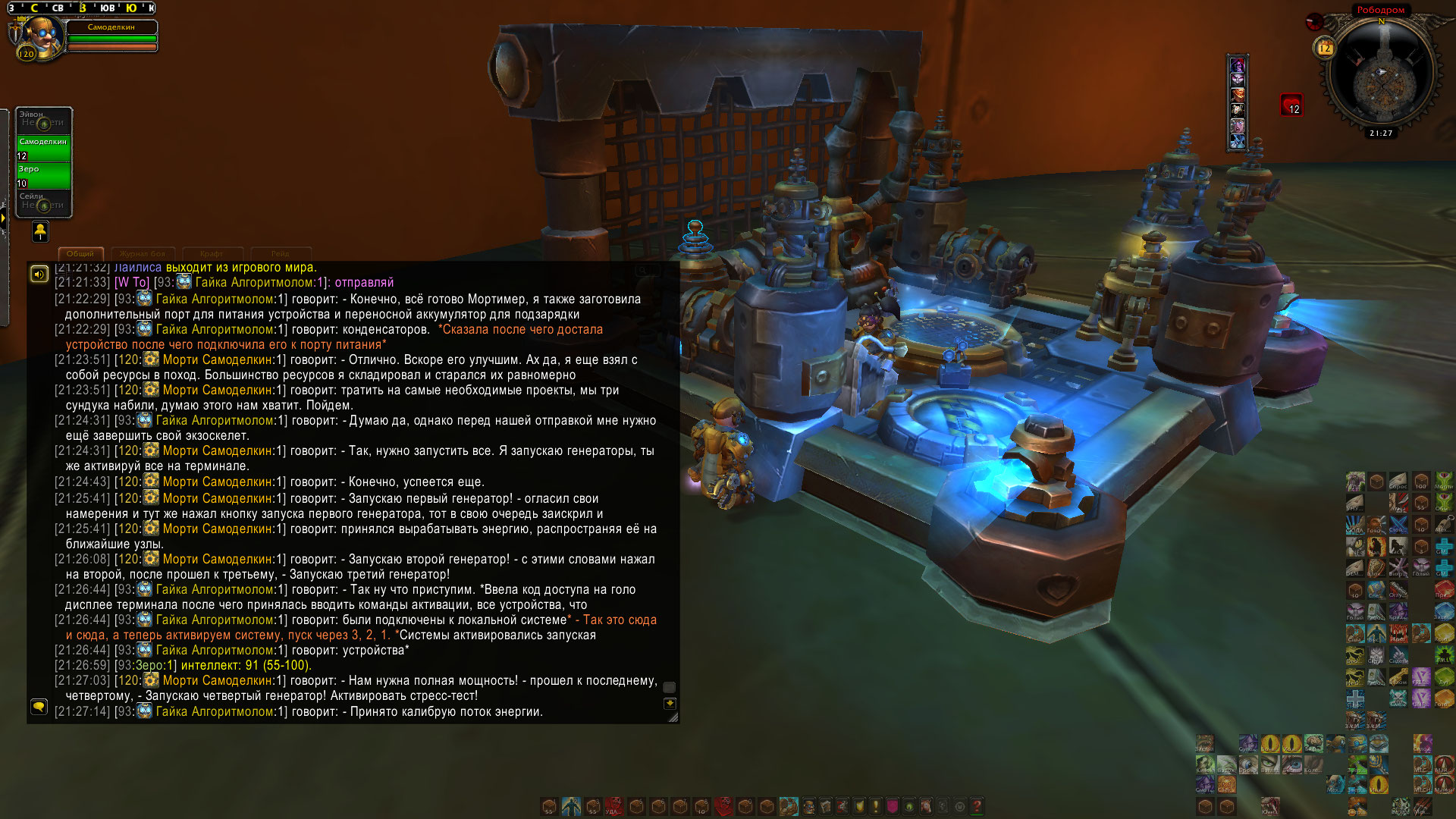Screen dimensions: 1456x819
Task: Jump to the bottom of the chat
Action: tap(670, 704)
